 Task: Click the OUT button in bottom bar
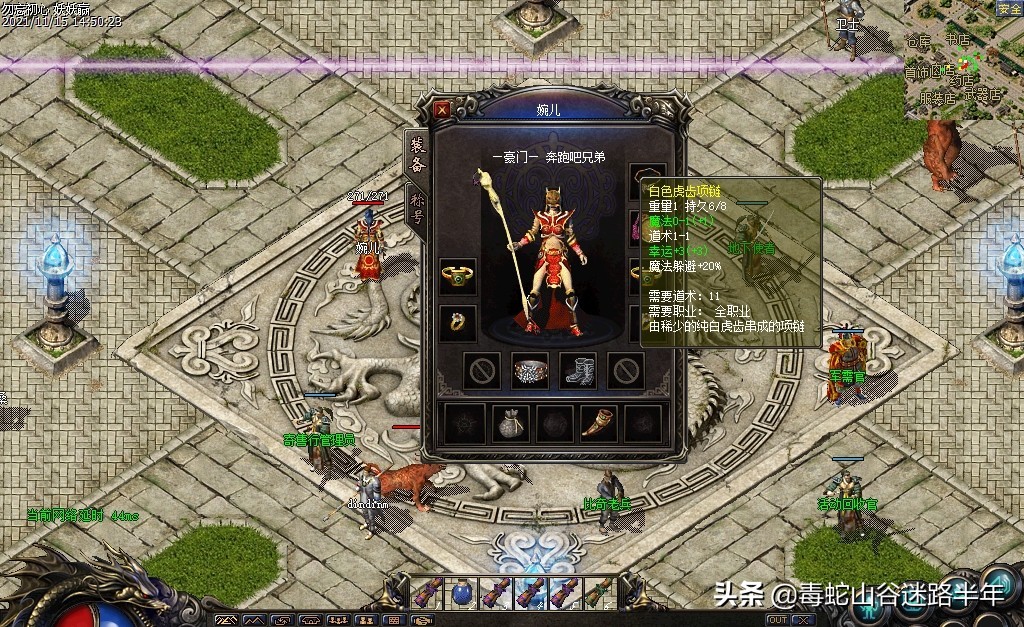[x=777, y=620]
